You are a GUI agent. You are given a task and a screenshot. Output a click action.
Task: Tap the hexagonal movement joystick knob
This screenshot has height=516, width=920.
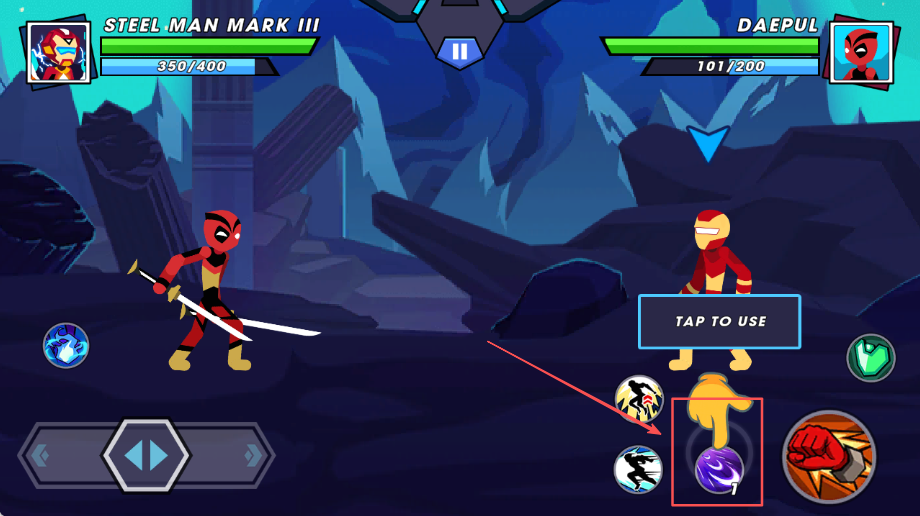click(146, 455)
